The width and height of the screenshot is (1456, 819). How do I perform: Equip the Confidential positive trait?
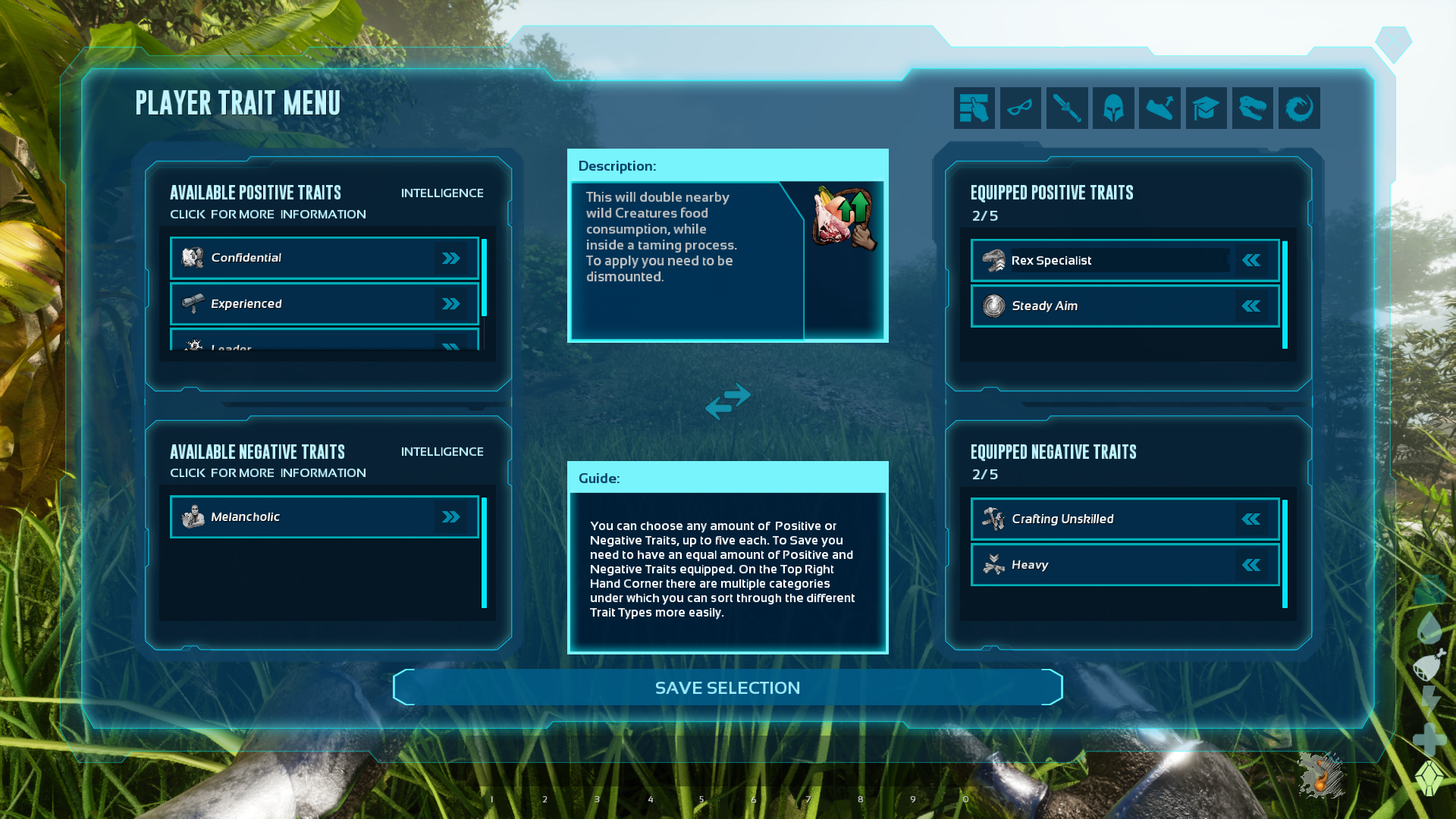tap(451, 259)
